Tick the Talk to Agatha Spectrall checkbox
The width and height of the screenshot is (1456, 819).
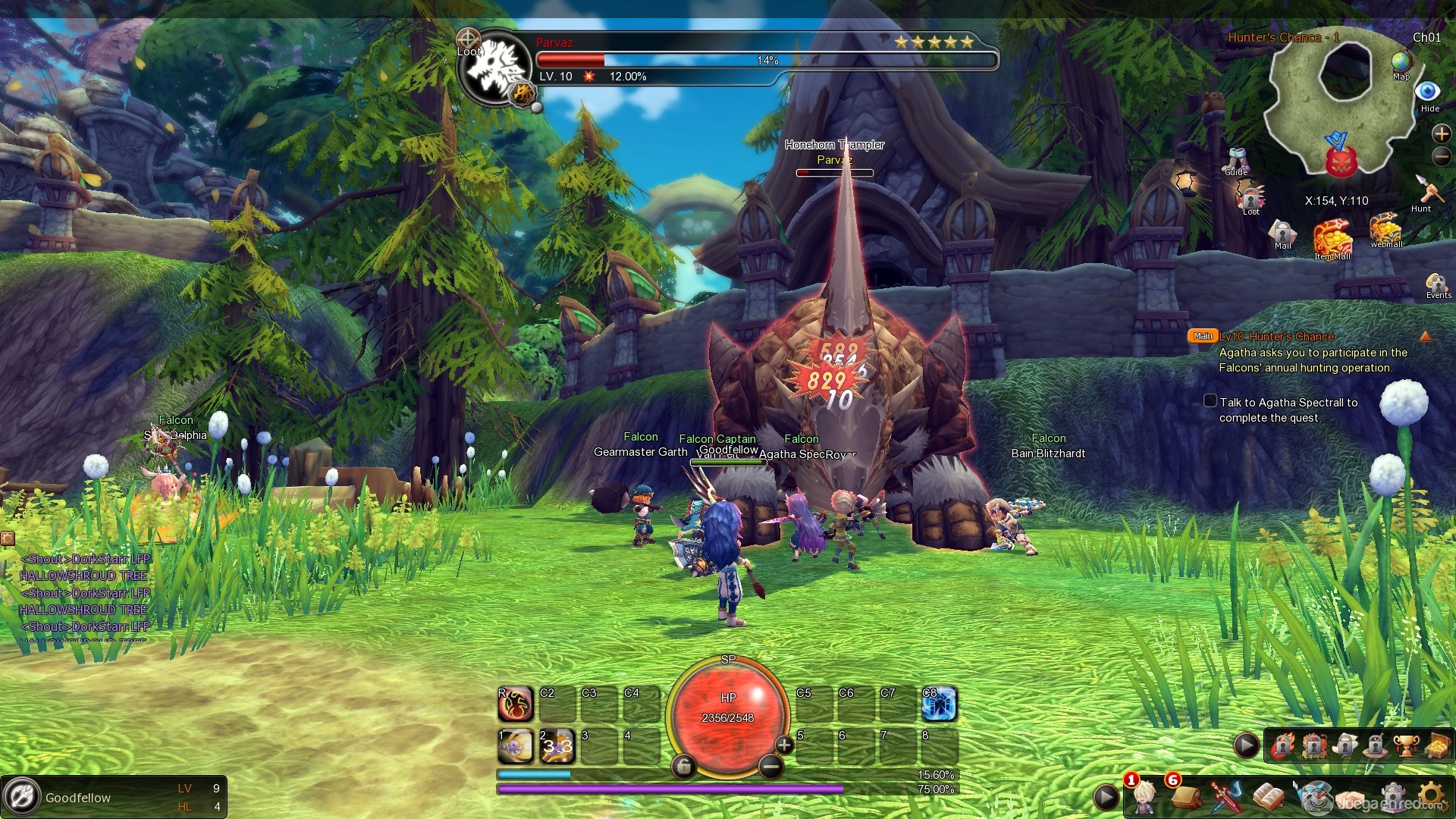(x=1210, y=401)
